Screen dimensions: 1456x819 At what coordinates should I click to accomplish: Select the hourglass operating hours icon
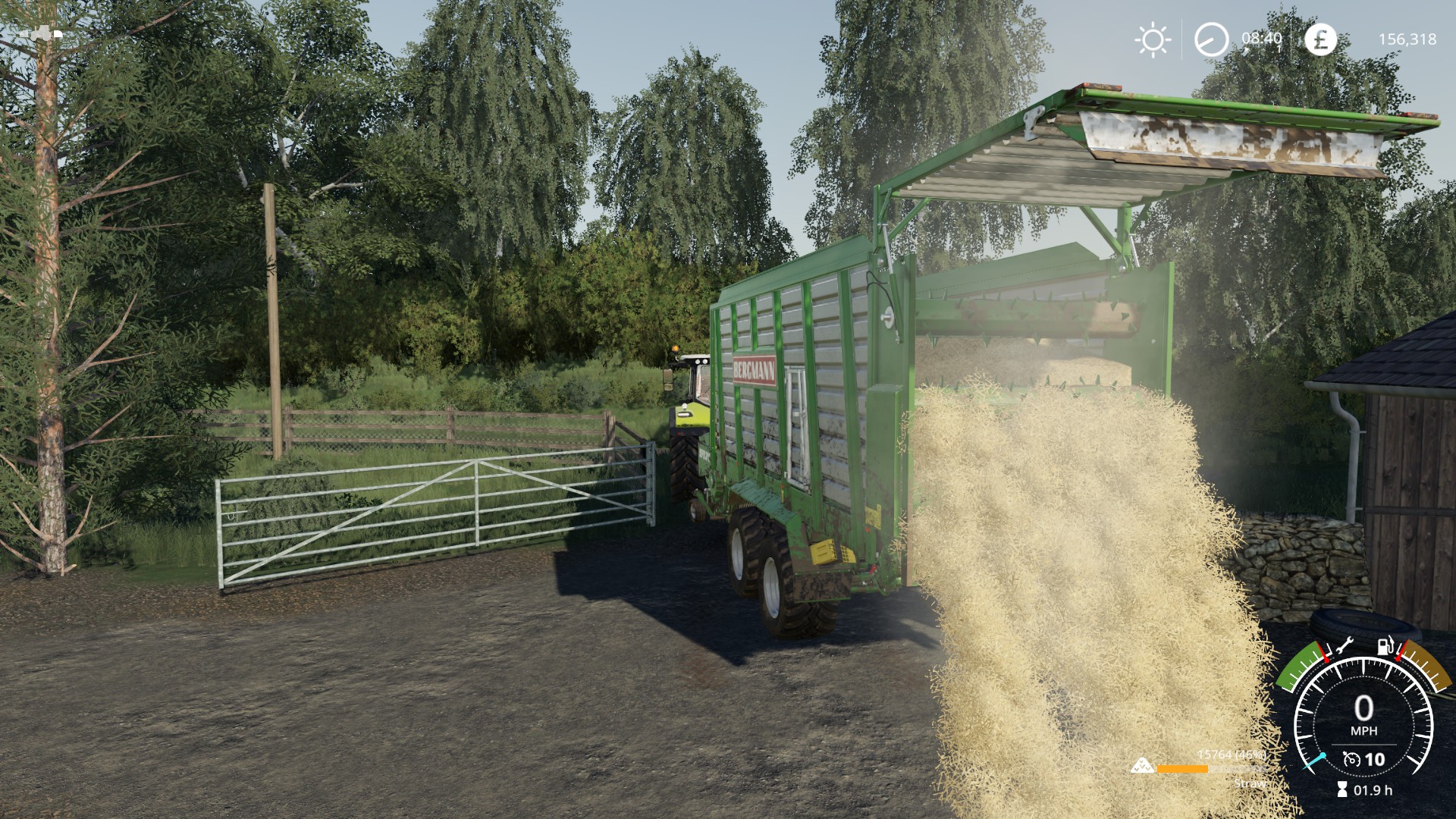pyautogui.click(x=1341, y=790)
